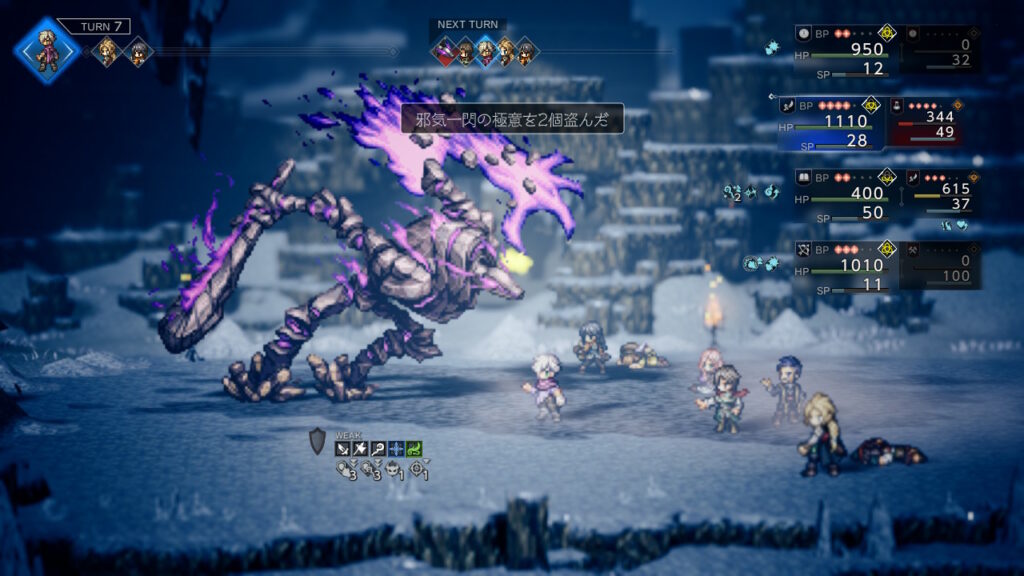This screenshot has width=1024, height=576.
Task: Select the highlighted party panel with 1110 HP
Action: 840,122
